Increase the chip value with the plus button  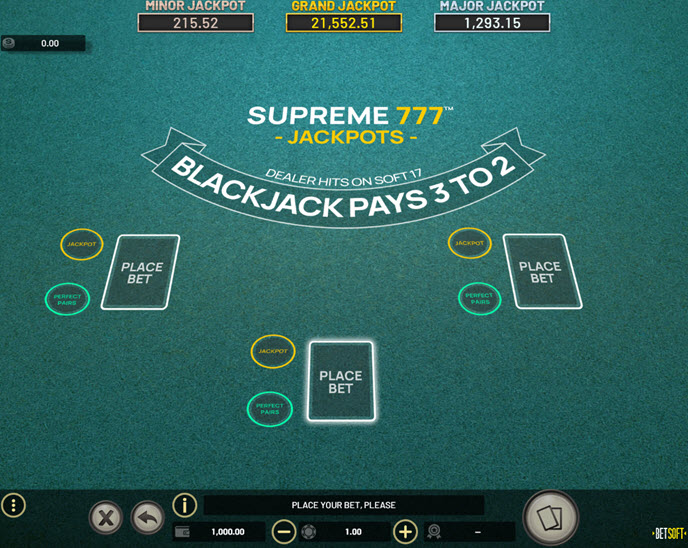(x=405, y=532)
